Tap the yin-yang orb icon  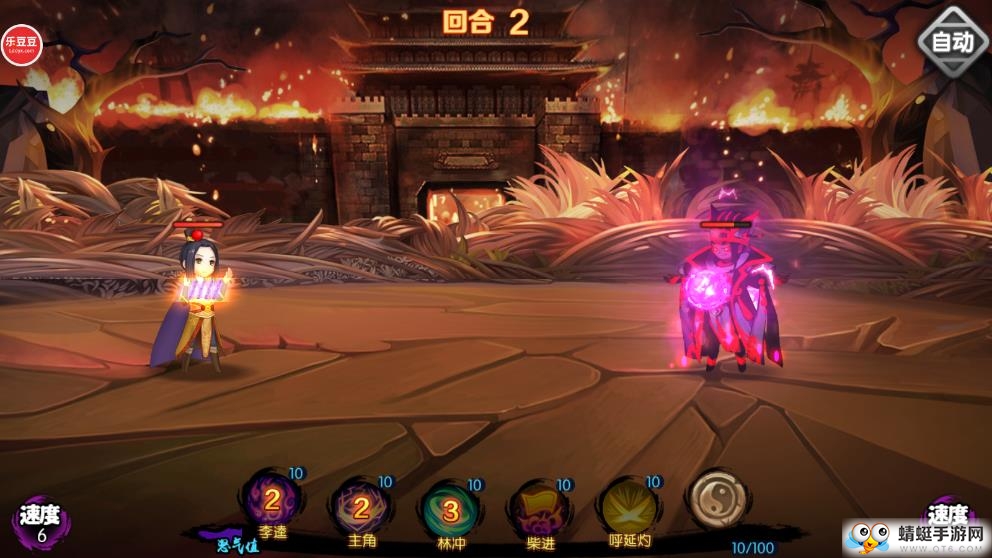[x=717, y=500]
